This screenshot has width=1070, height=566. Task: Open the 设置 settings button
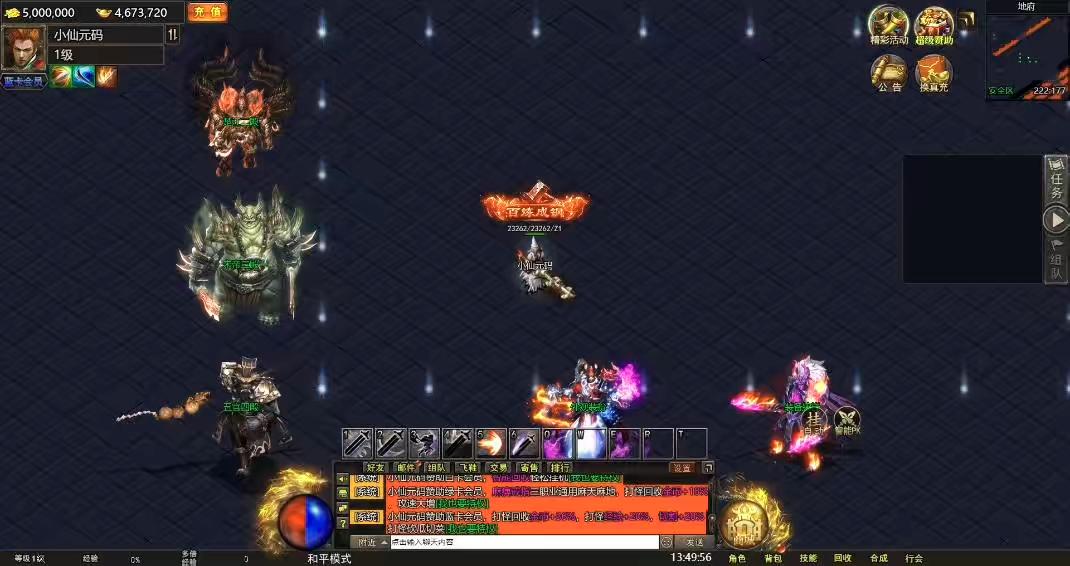(x=682, y=467)
